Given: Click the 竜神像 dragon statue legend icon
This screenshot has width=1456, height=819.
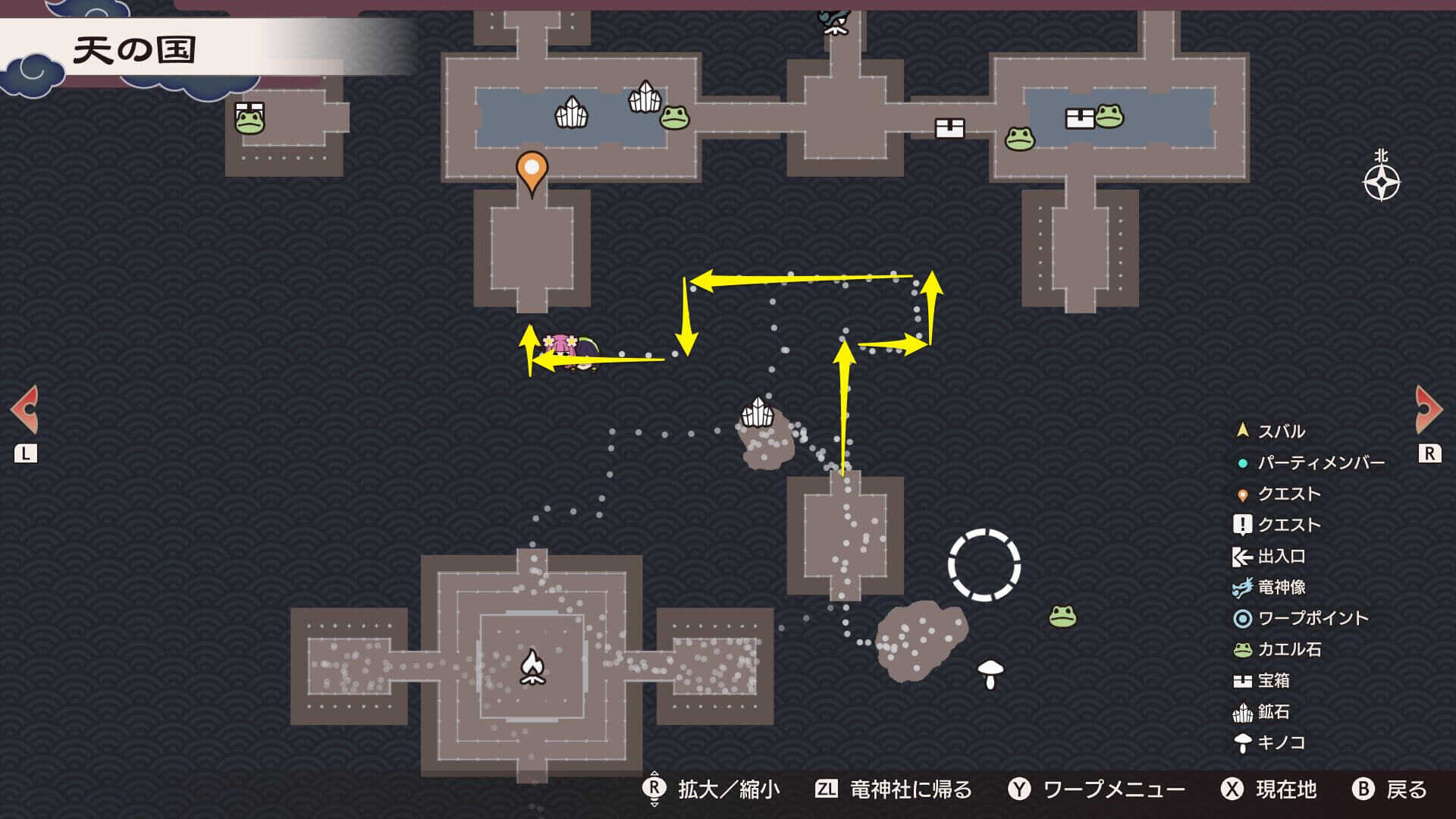Looking at the screenshot, I should point(1241,587).
